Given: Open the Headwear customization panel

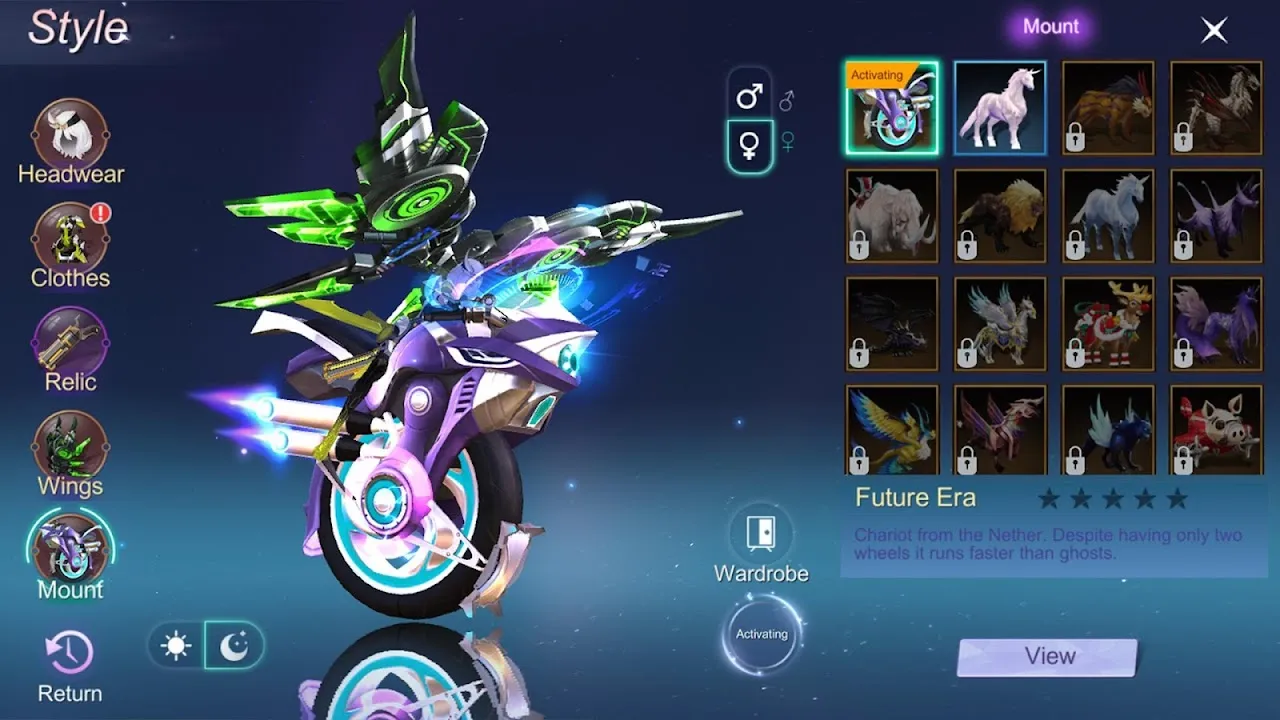Looking at the screenshot, I should (x=70, y=135).
